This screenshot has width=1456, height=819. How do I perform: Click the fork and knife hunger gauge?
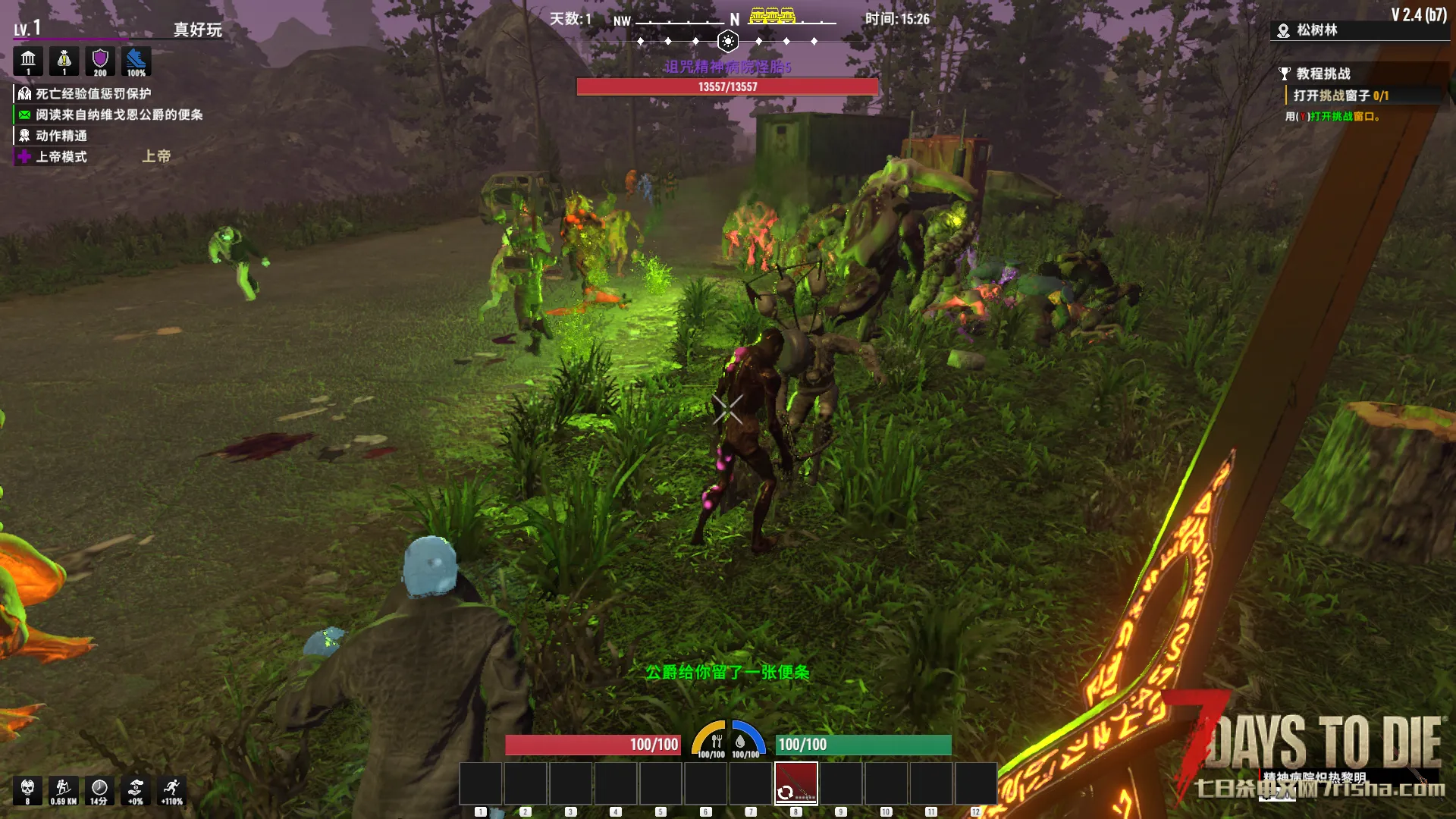pyautogui.click(x=712, y=742)
